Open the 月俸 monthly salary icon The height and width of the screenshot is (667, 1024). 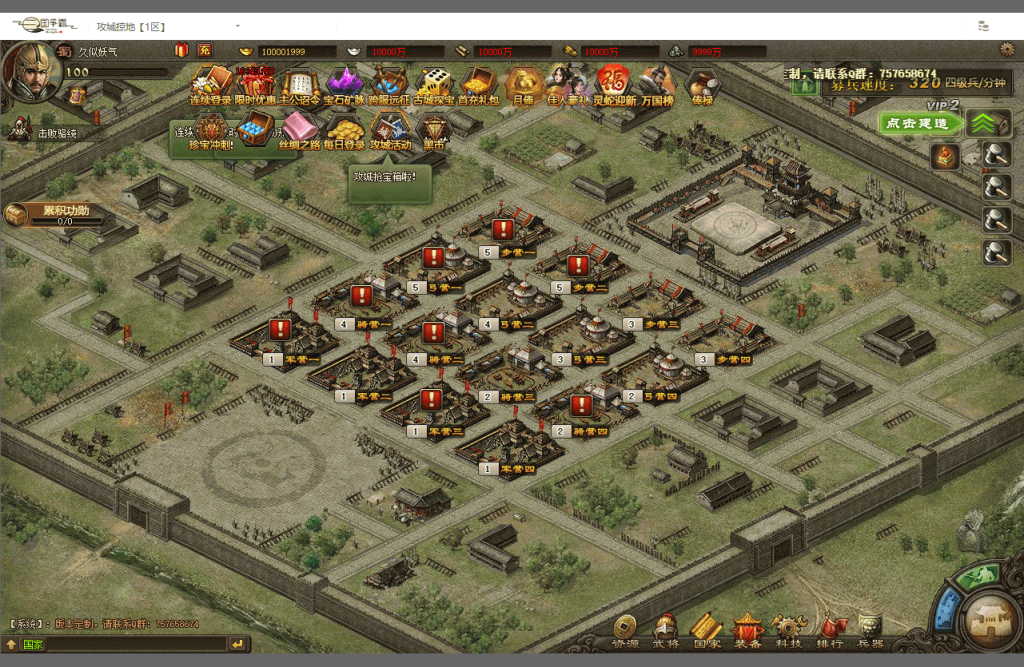pos(523,83)
